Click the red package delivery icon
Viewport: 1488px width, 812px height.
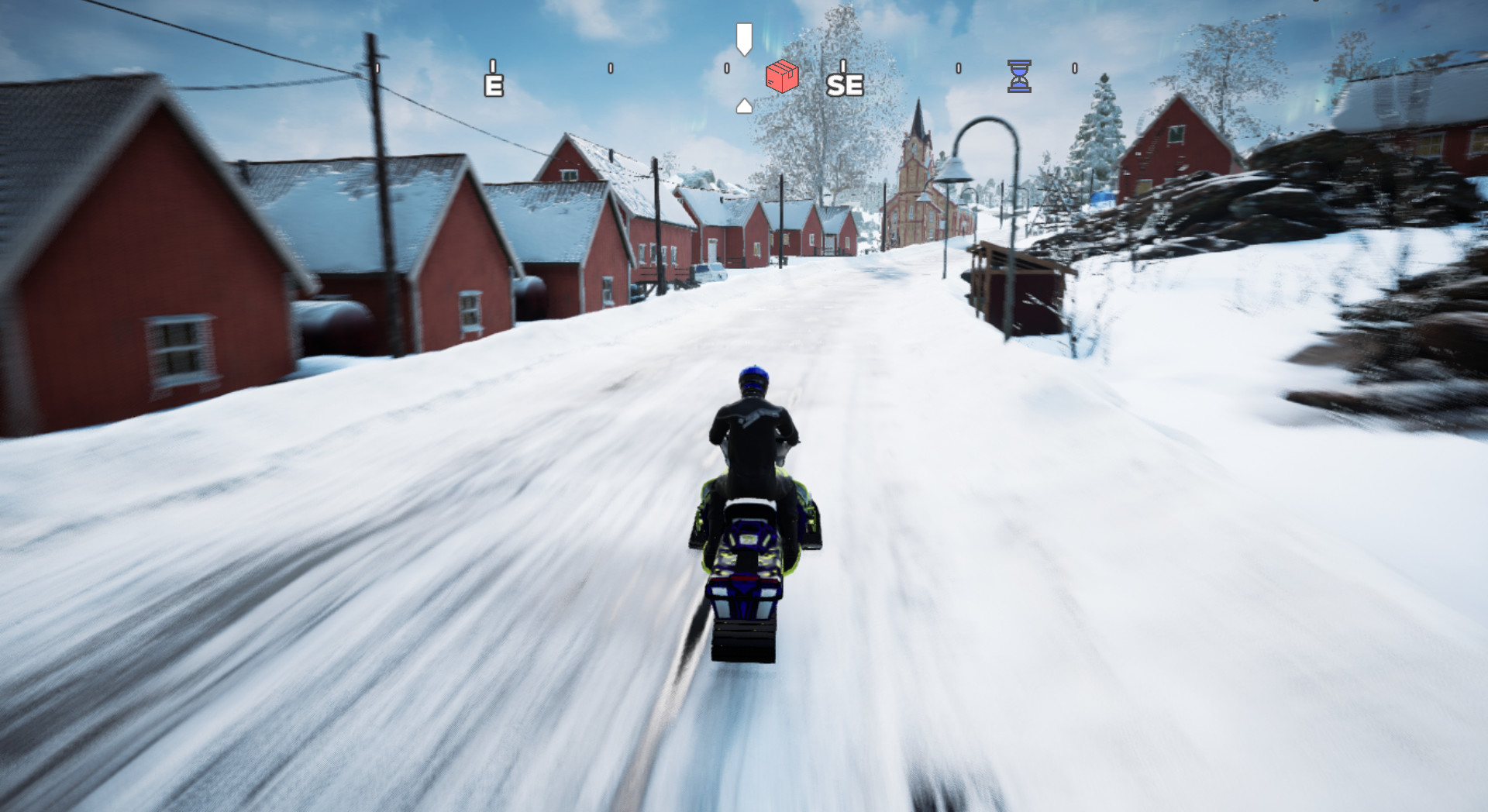pyautogui.click(x=781, y=77)
